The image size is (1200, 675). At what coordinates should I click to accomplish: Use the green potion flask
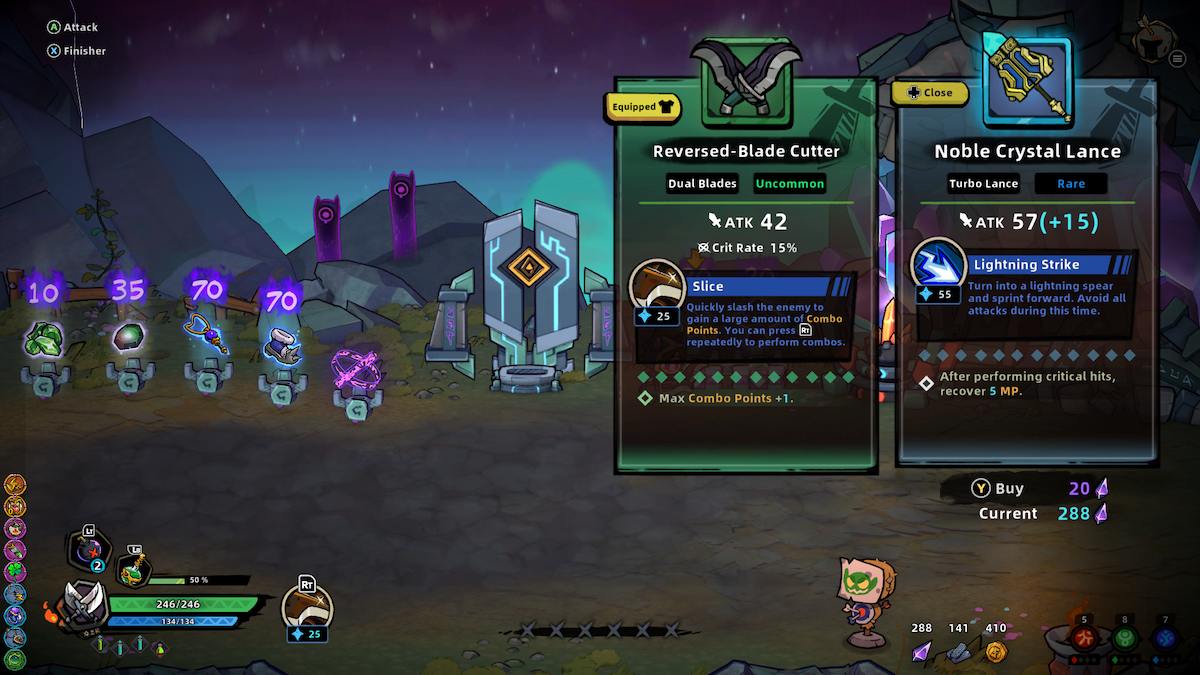(x=133, y=568)
